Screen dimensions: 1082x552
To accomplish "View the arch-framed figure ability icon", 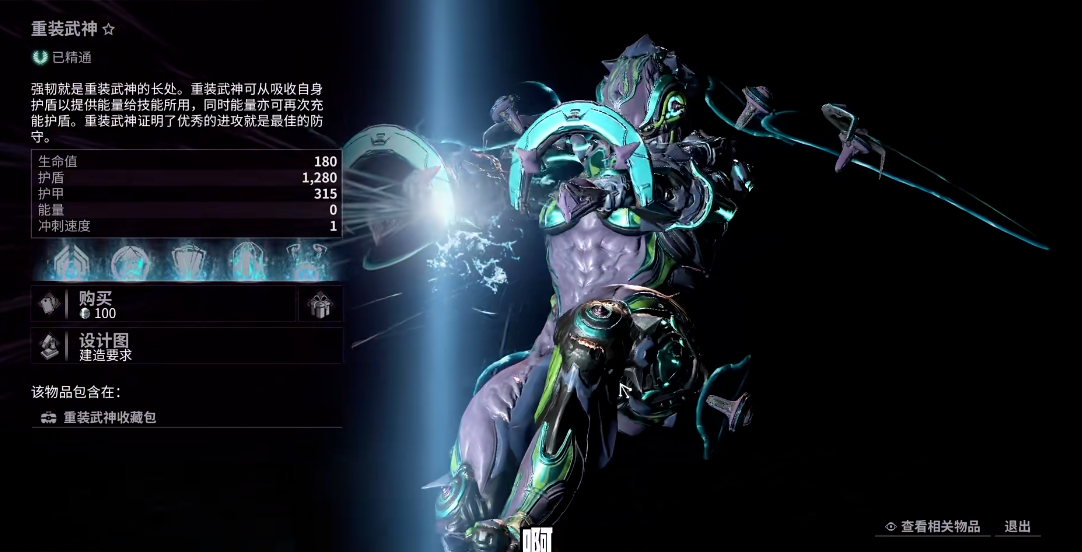I will [x=245, y=262].
